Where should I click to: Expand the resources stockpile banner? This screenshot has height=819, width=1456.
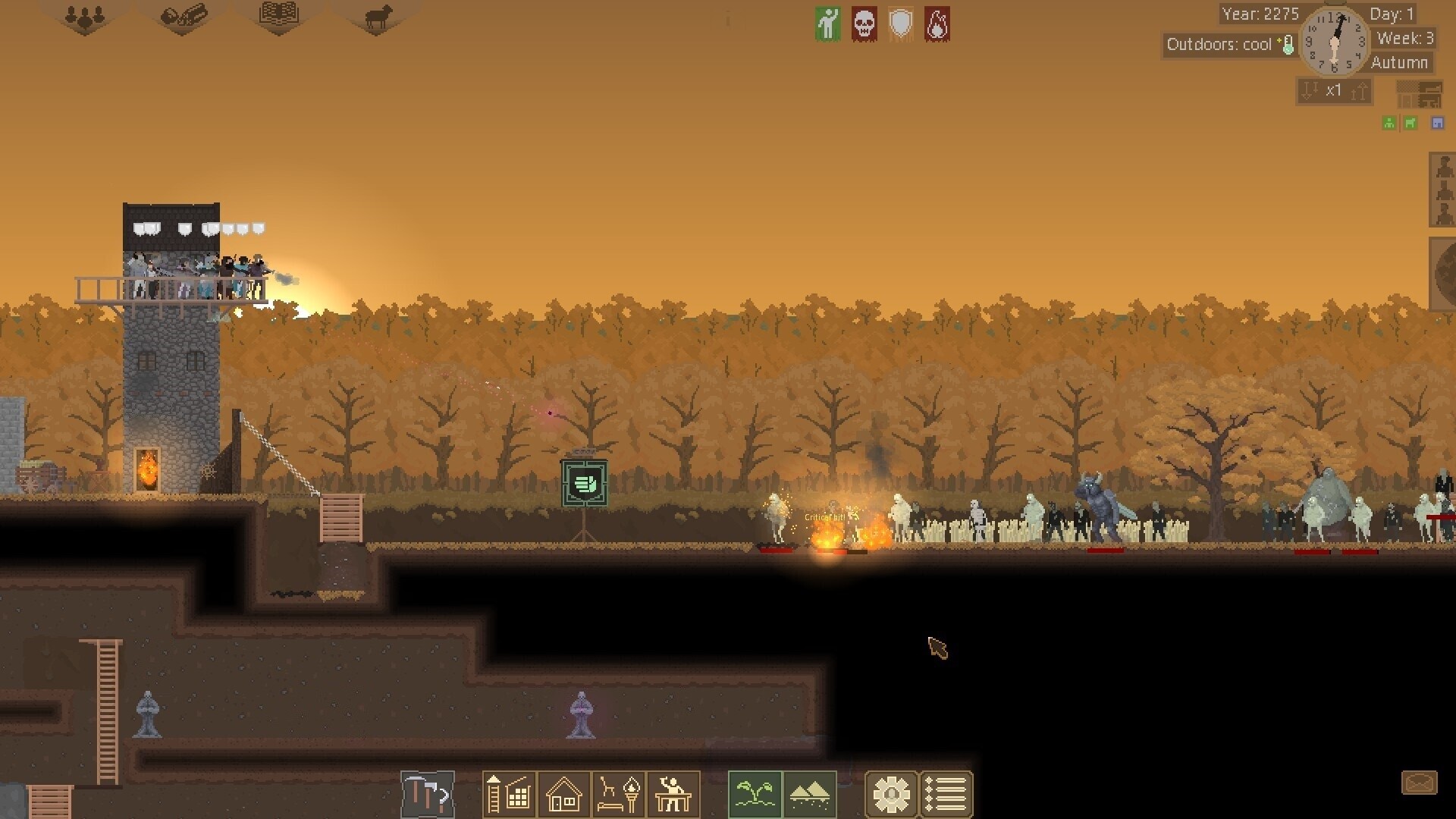pyautogui.click(x=184, y=17)
